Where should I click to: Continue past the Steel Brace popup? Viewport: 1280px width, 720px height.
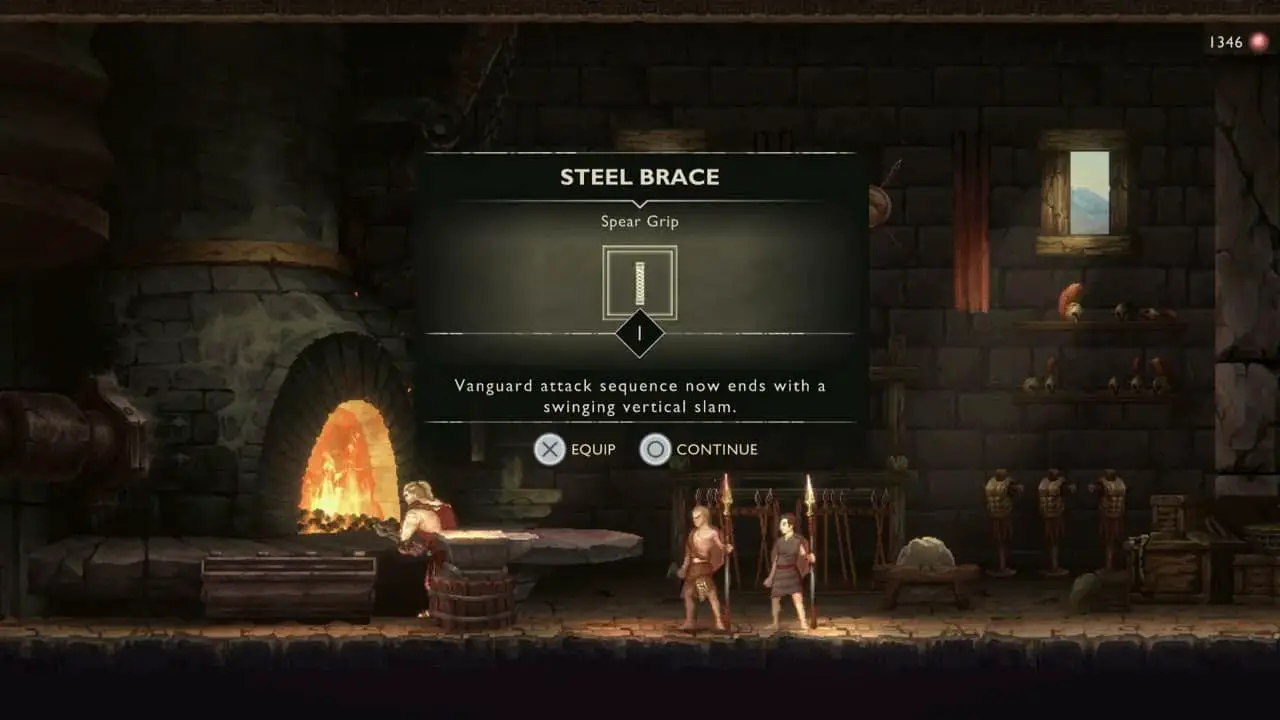(699, 450)
